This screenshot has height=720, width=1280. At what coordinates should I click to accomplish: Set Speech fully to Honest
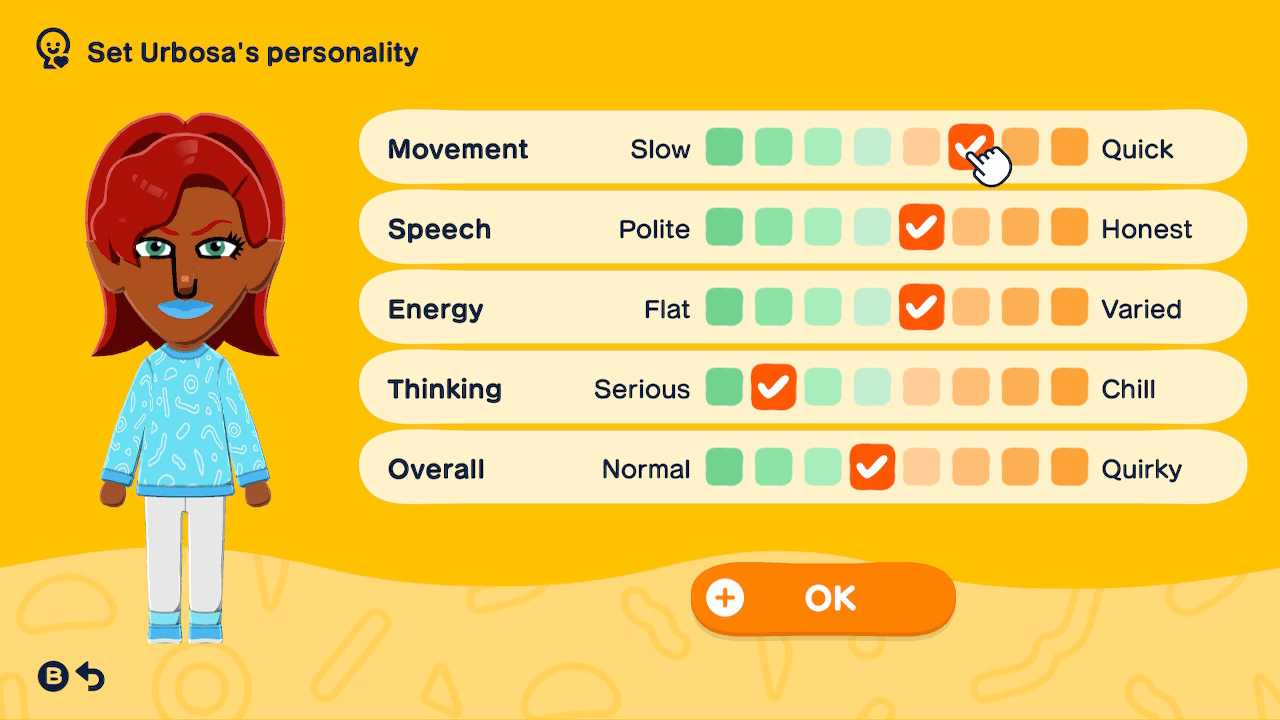[x=1069, y=227]
